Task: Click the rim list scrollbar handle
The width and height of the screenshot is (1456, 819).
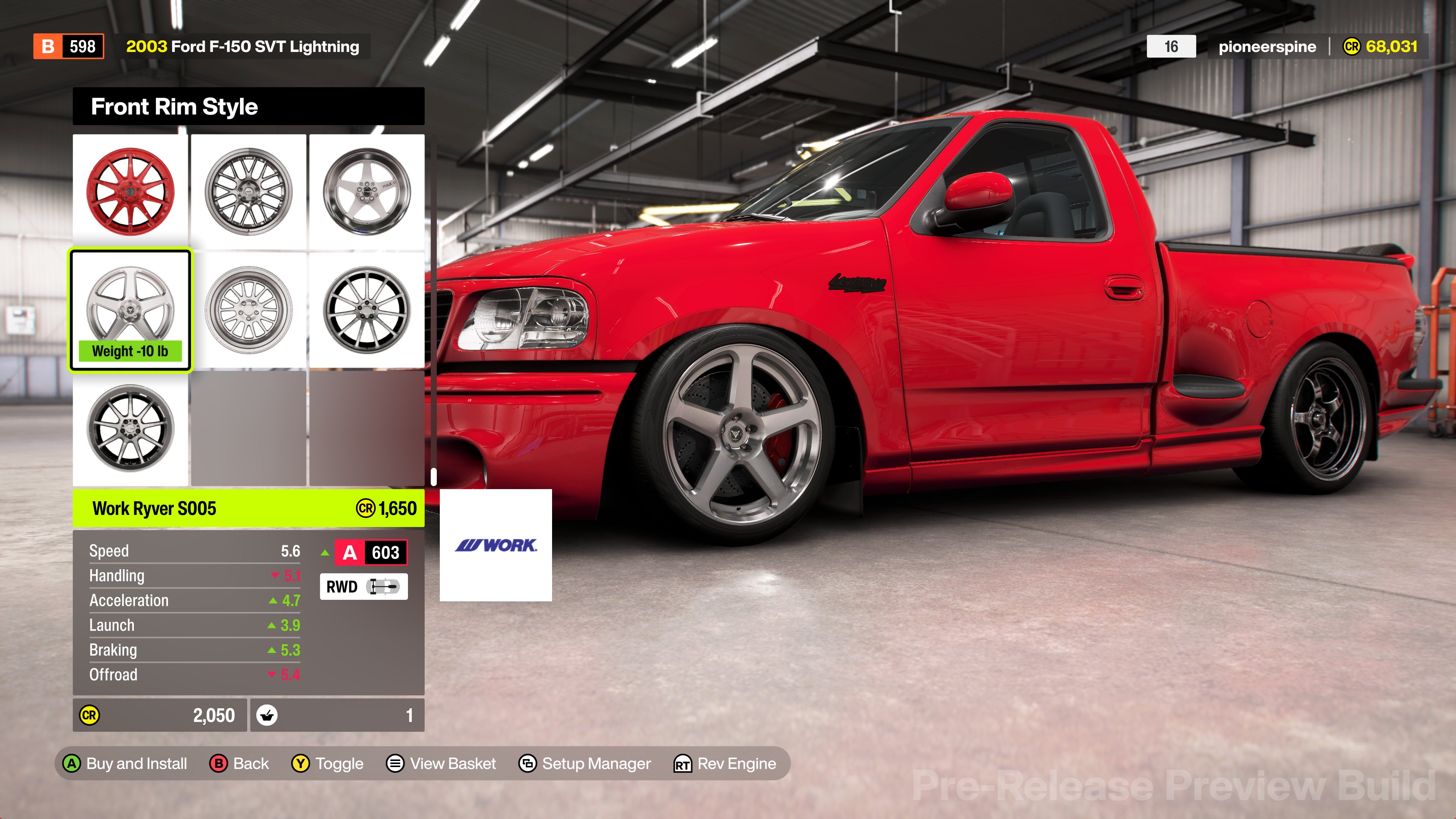Action: tap(433, 477)
